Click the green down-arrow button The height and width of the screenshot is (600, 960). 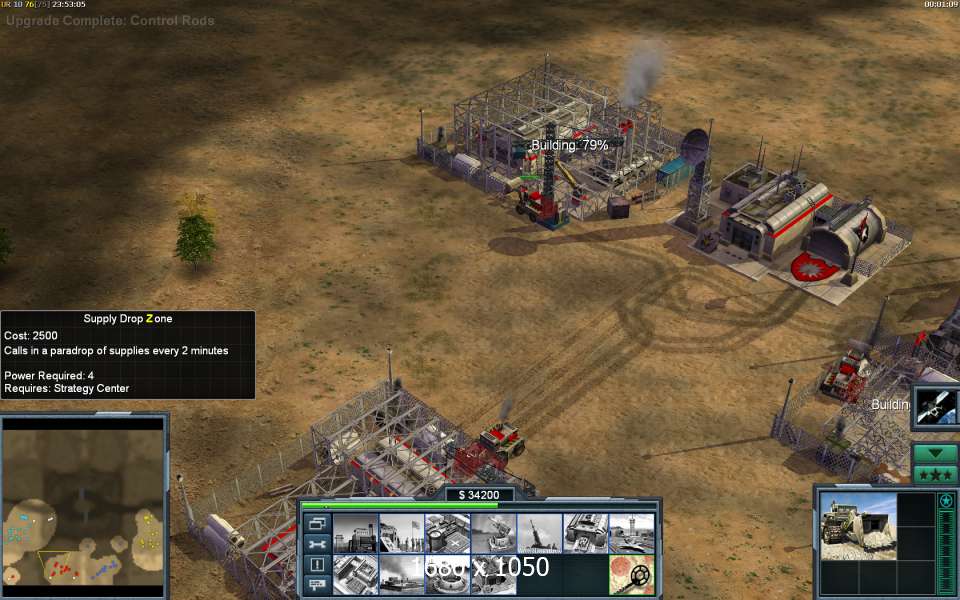click(x=935, y=453)
